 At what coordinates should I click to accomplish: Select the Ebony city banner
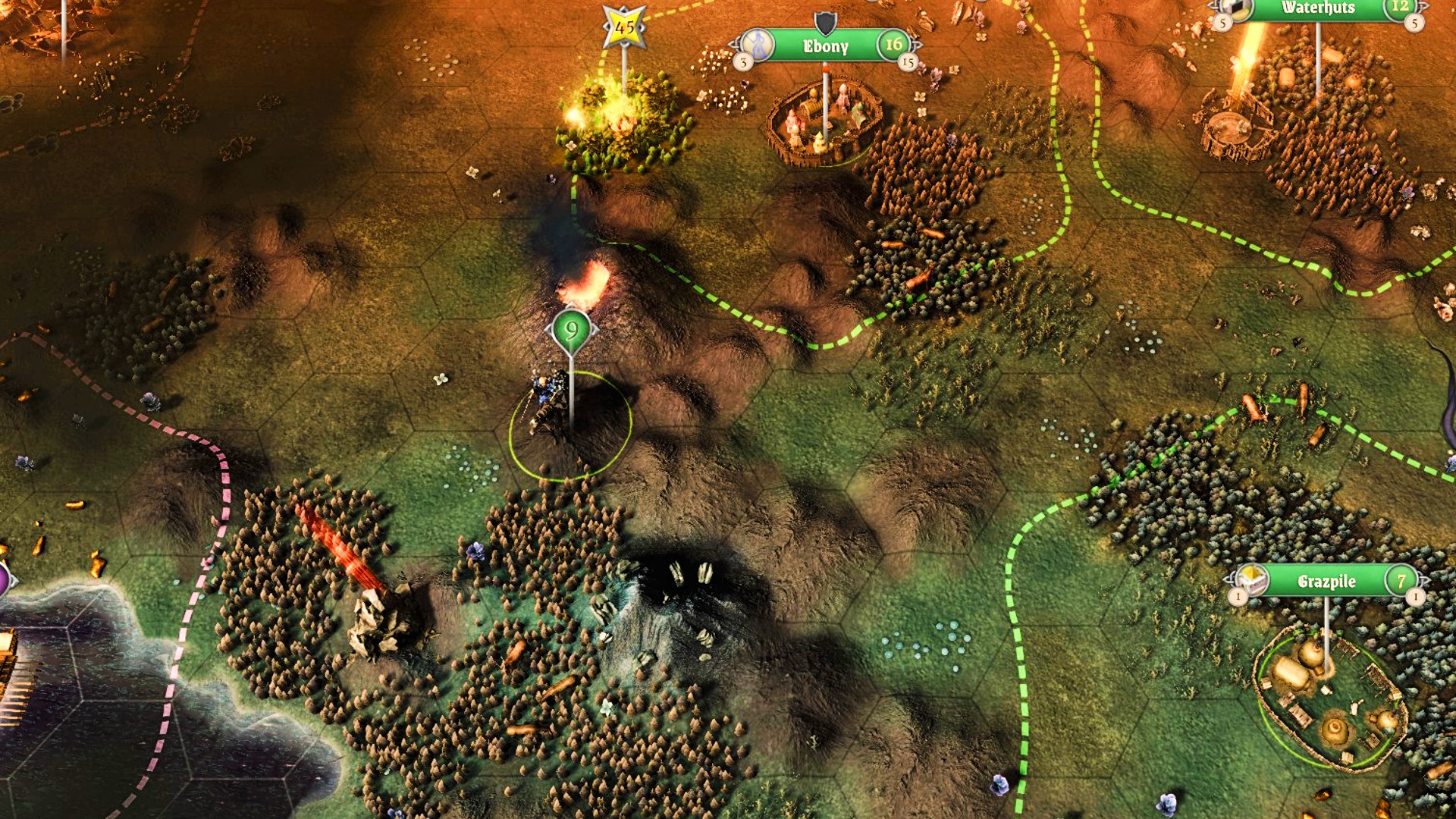click(x=825, y=46)
